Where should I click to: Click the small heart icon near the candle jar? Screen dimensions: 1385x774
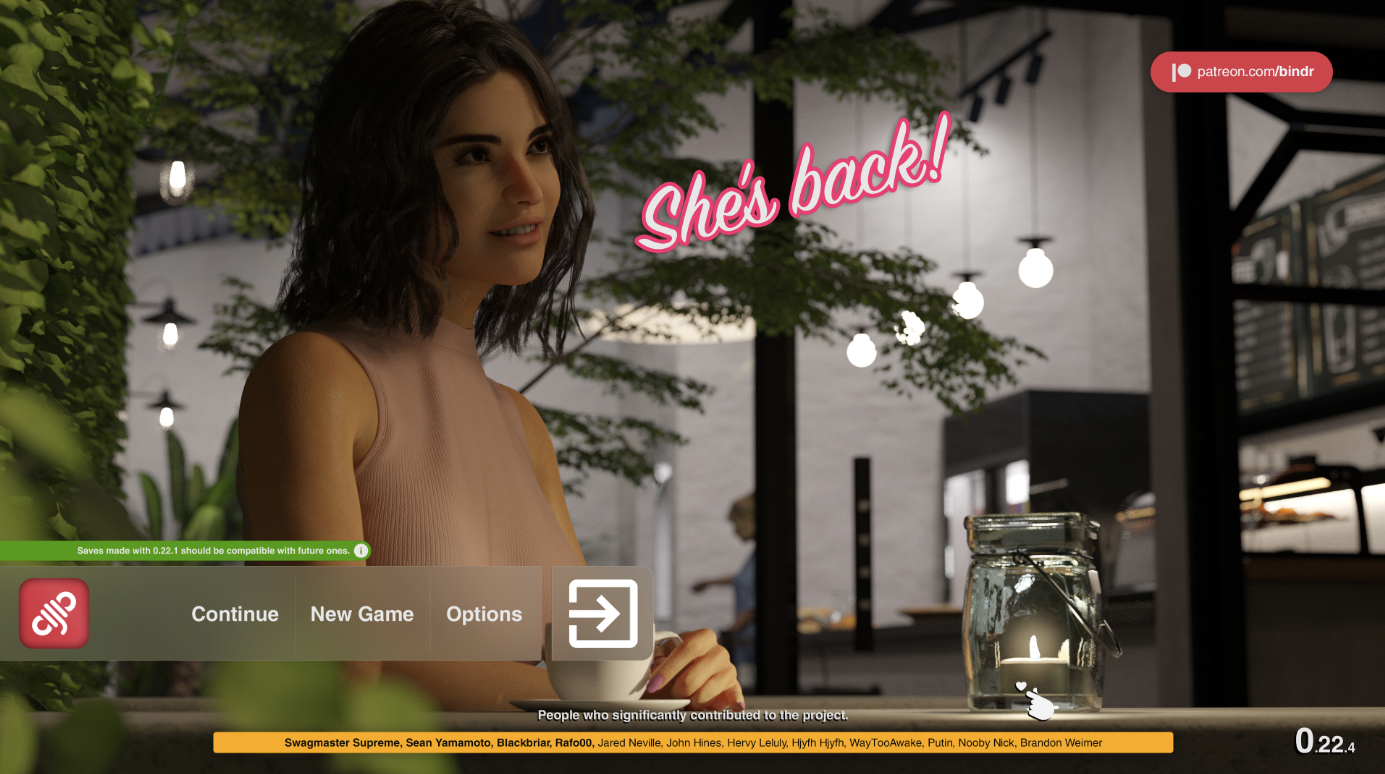pos(1022,686)
